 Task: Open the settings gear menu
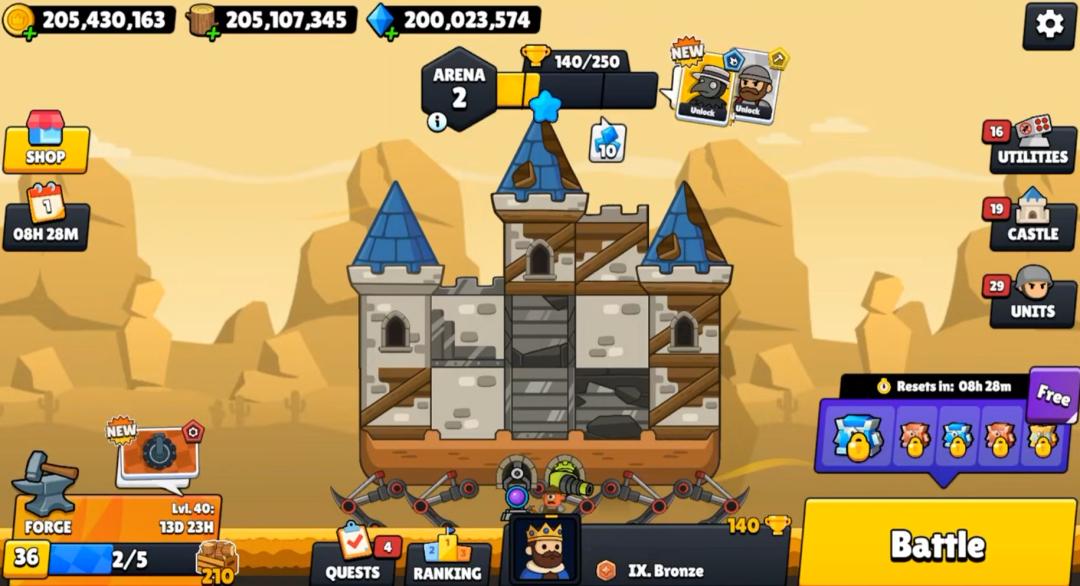point(1049,25)
